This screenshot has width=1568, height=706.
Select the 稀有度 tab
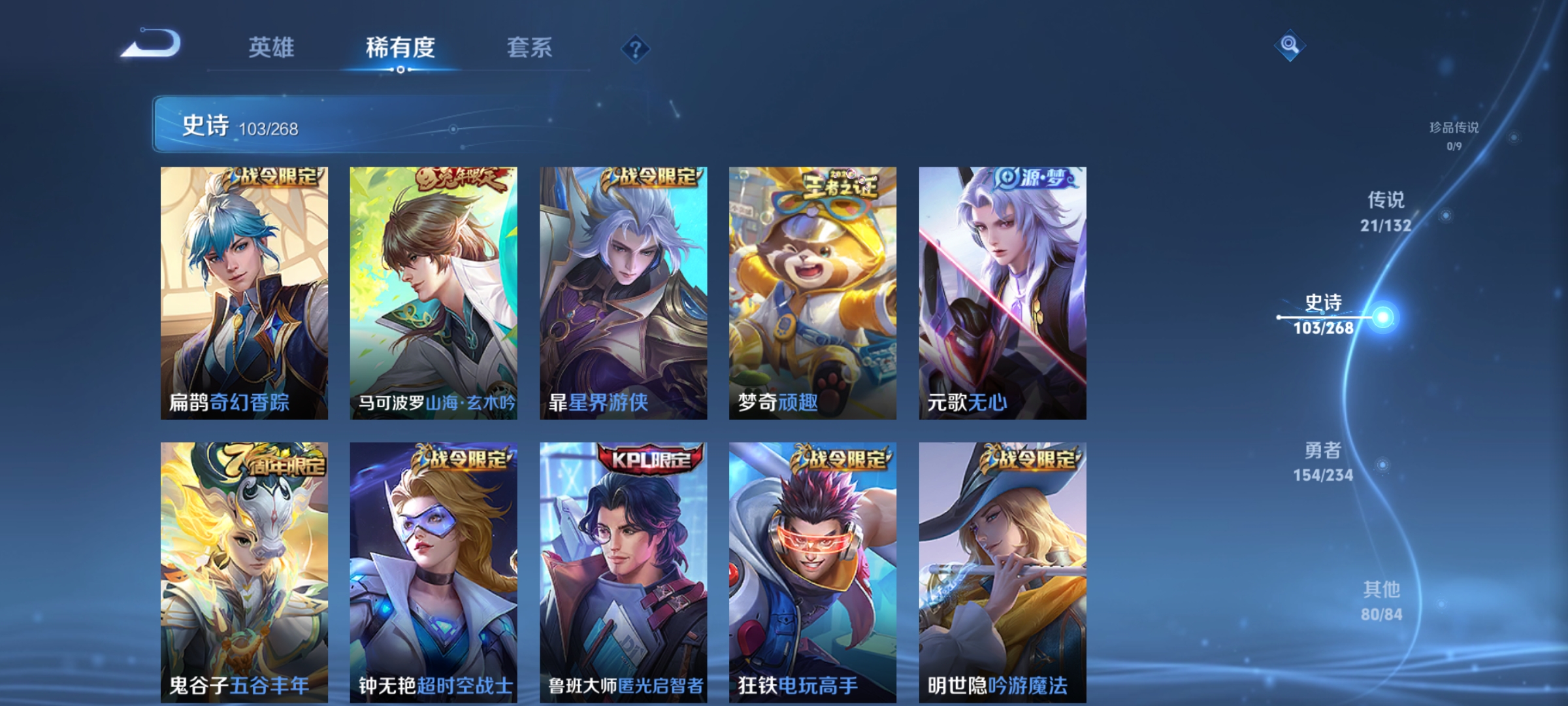pos(399,47)
